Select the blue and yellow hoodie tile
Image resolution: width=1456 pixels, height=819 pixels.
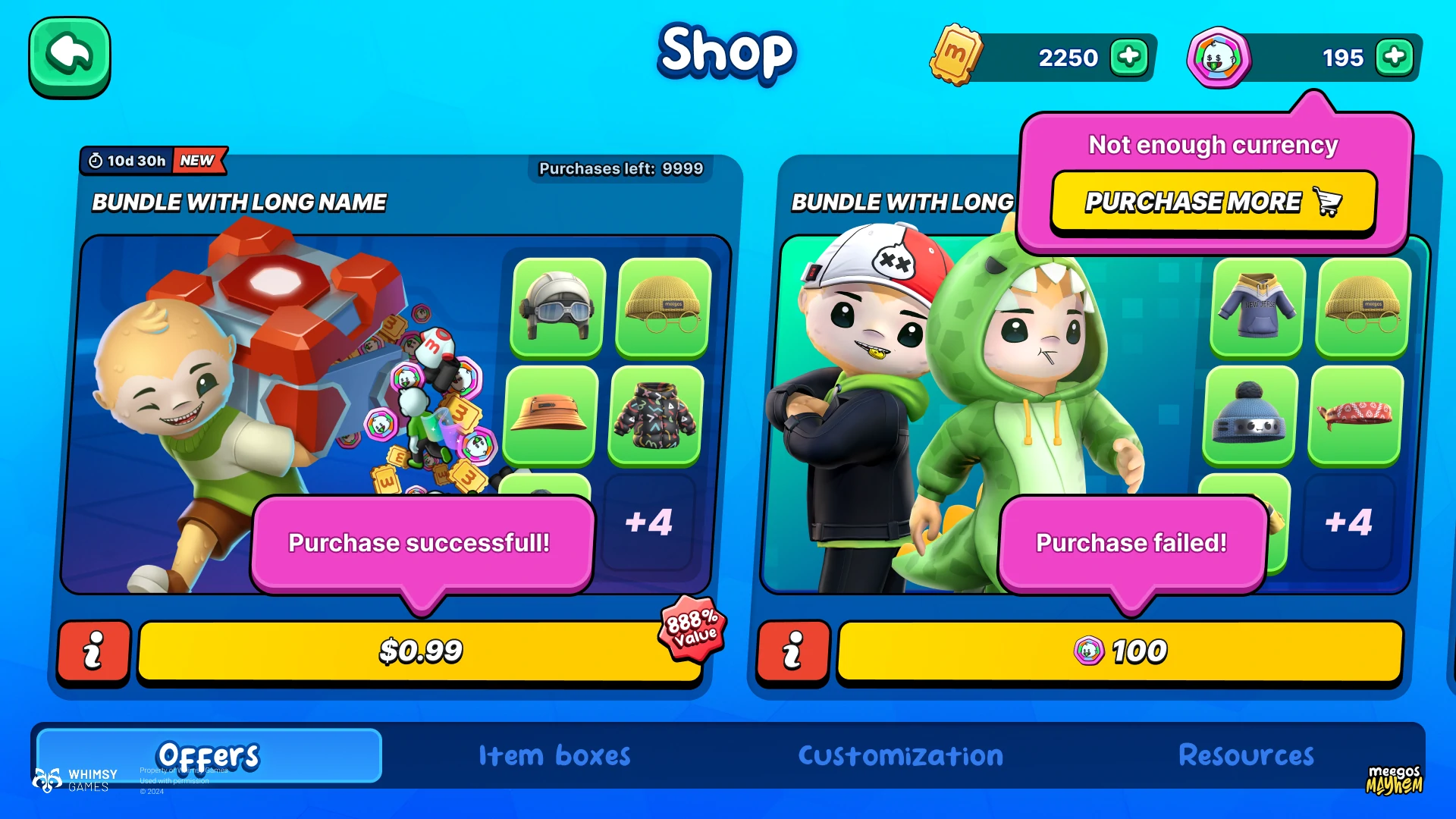[1258, 307]
